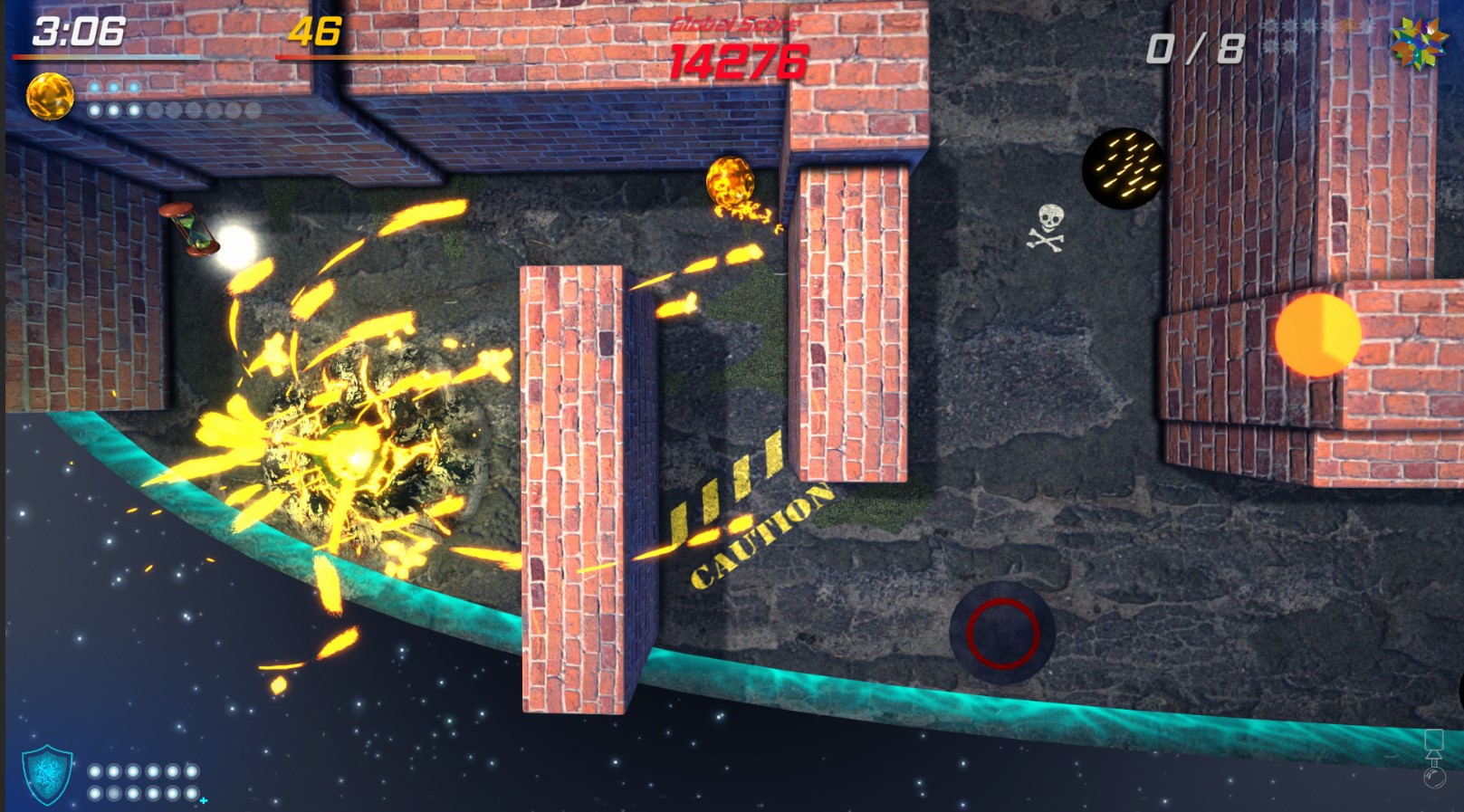1464x812 pixels.
Task: Click the golden fireball ability icon
Action: click(50, 97)
